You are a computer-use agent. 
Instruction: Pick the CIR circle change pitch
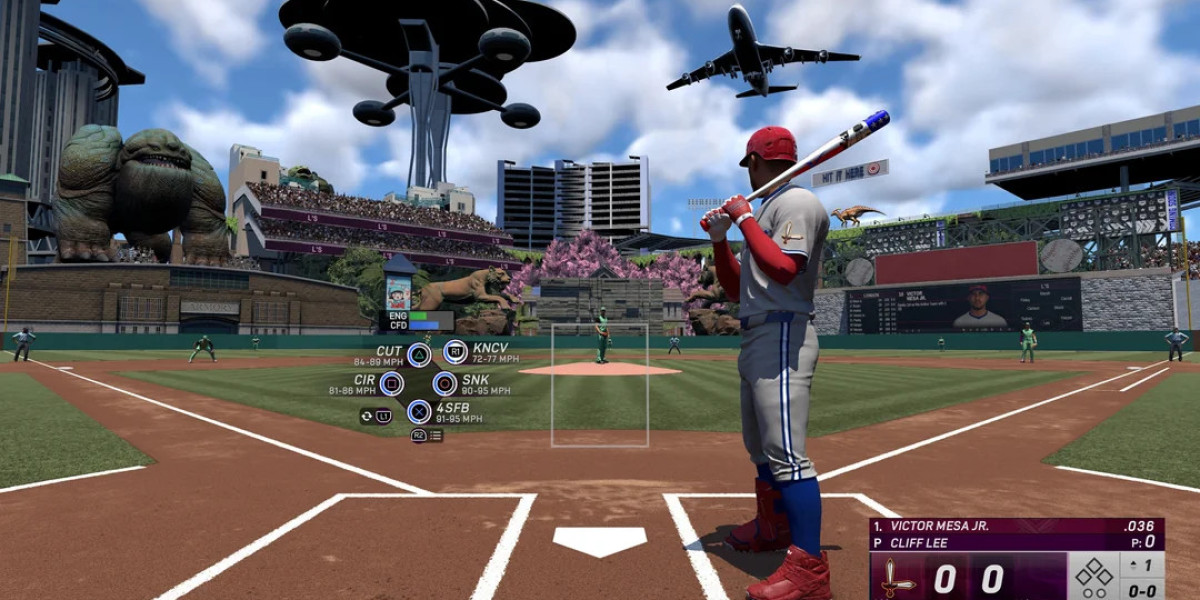coord(391,383)
